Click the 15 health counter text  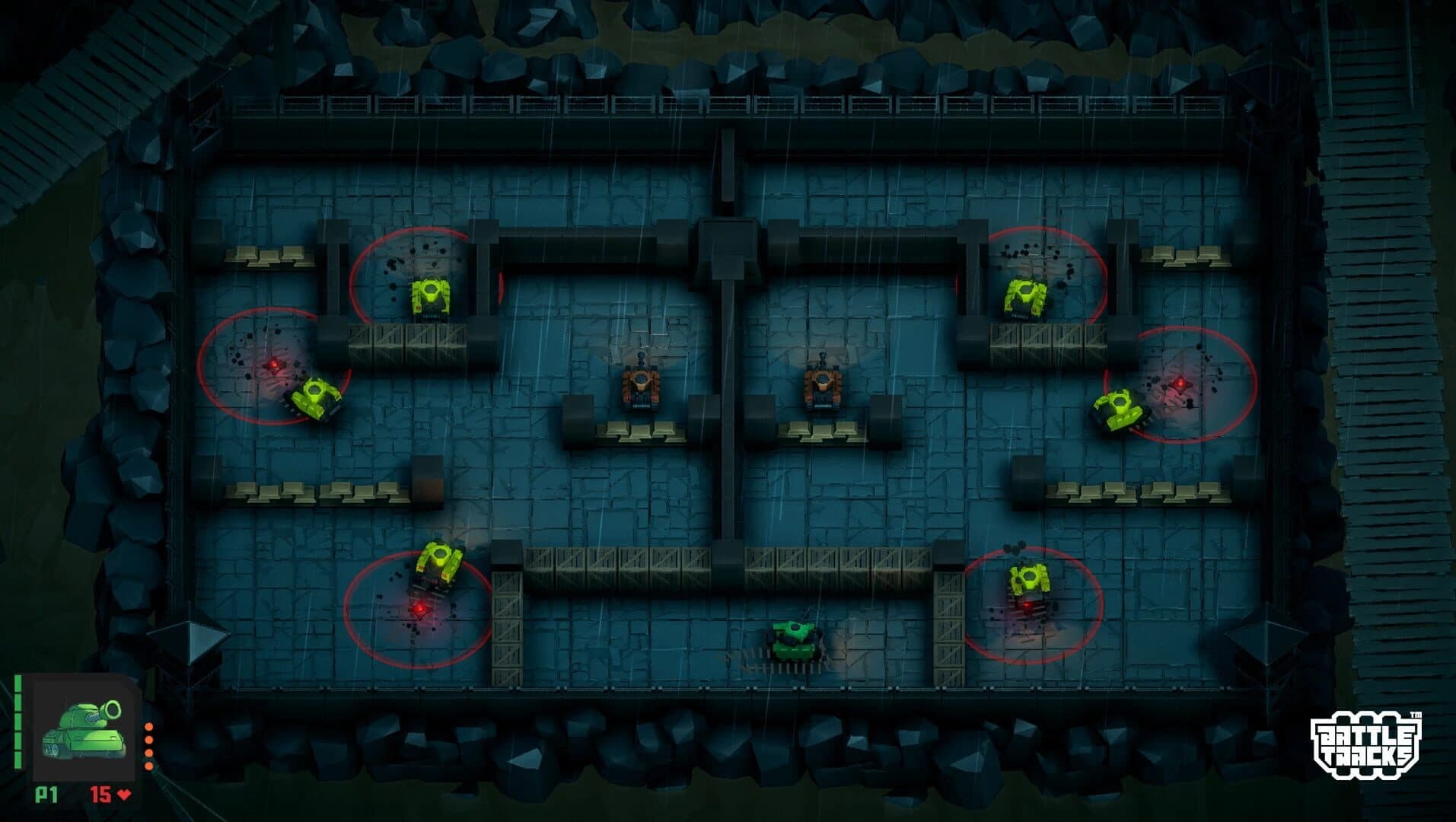click(x=103, y=795)
